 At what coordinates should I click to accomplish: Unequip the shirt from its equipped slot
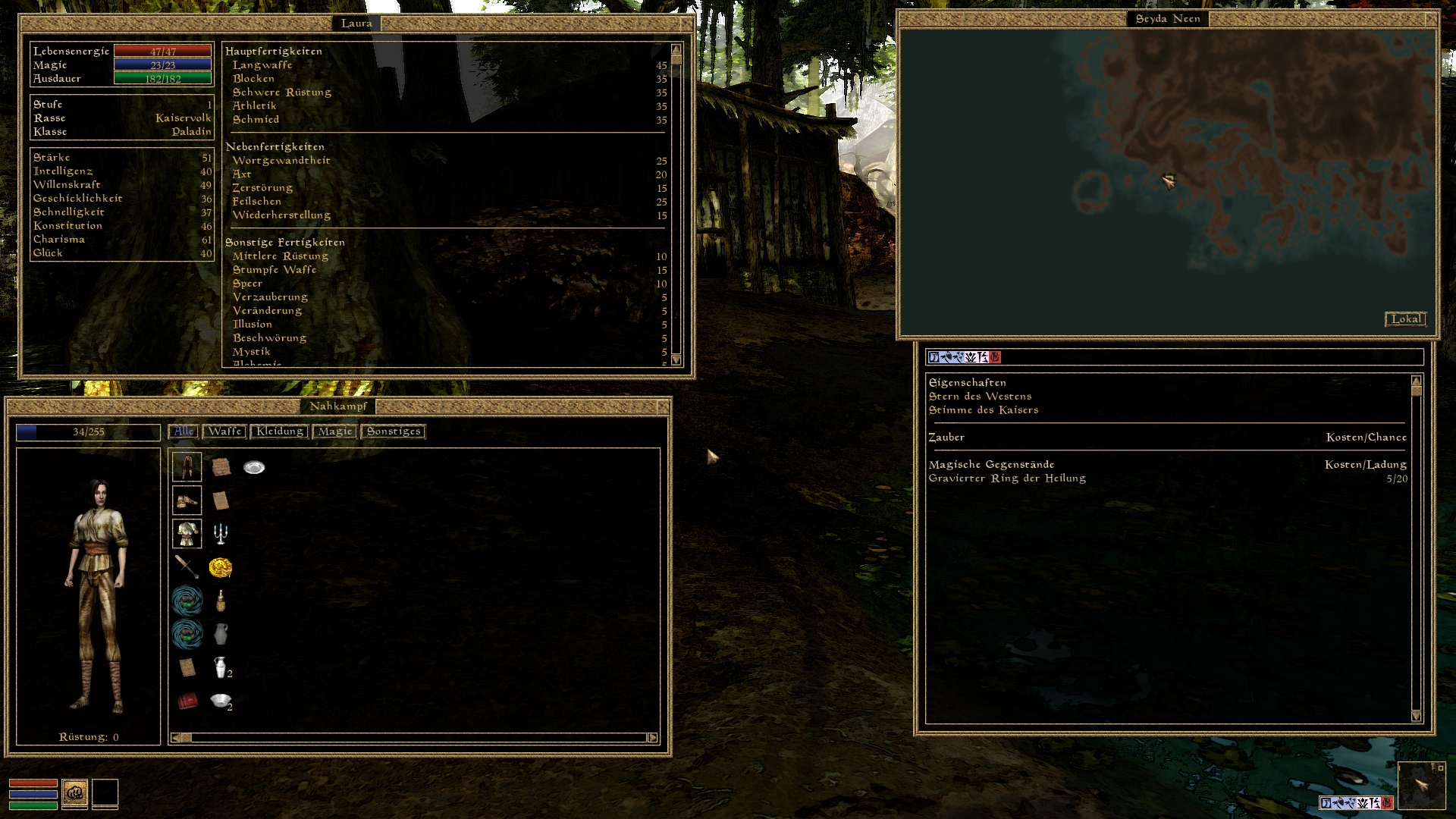pos(187,533)
